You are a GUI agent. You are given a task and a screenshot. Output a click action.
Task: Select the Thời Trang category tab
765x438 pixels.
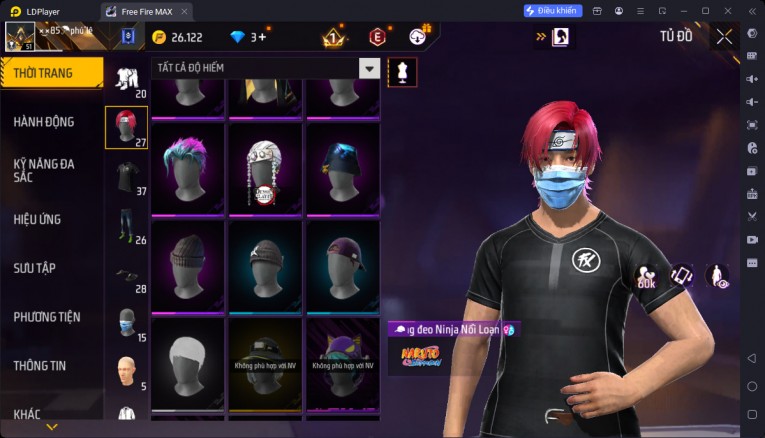tap(52, 73)
